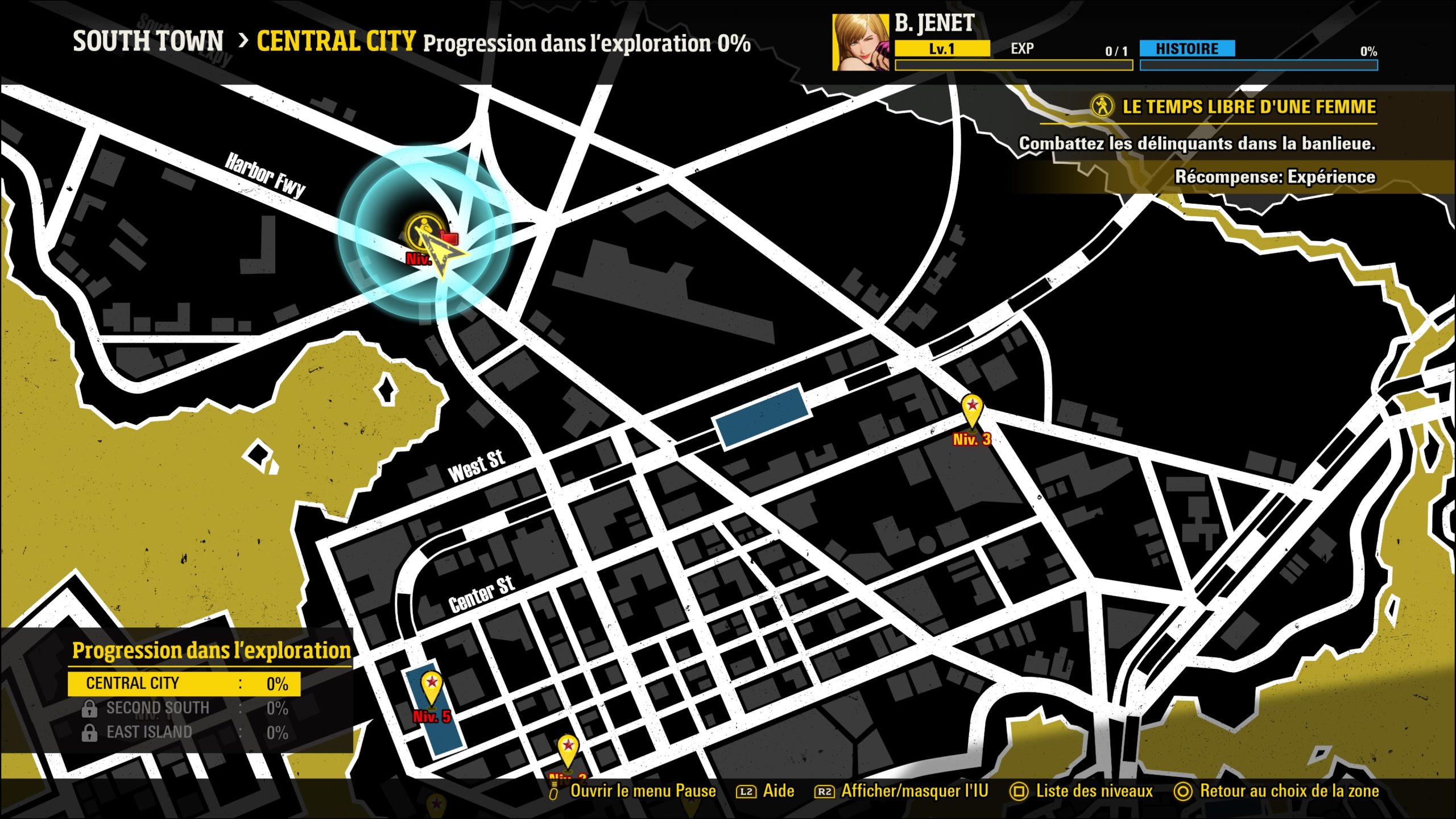
Task: Toggle Afficher/masquer l'IU
Action: pos(902,791)
